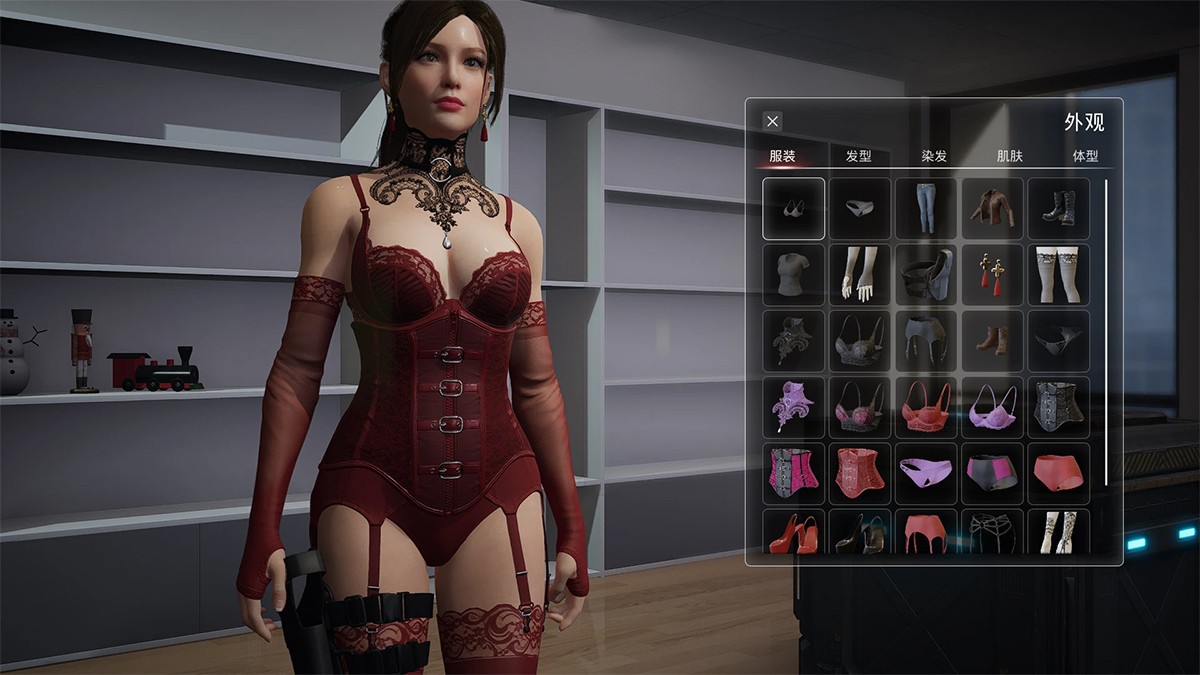The image size is (1200, 675).
Task: Open the 肌肤 skin tab
Action: tap(1010, 156)
